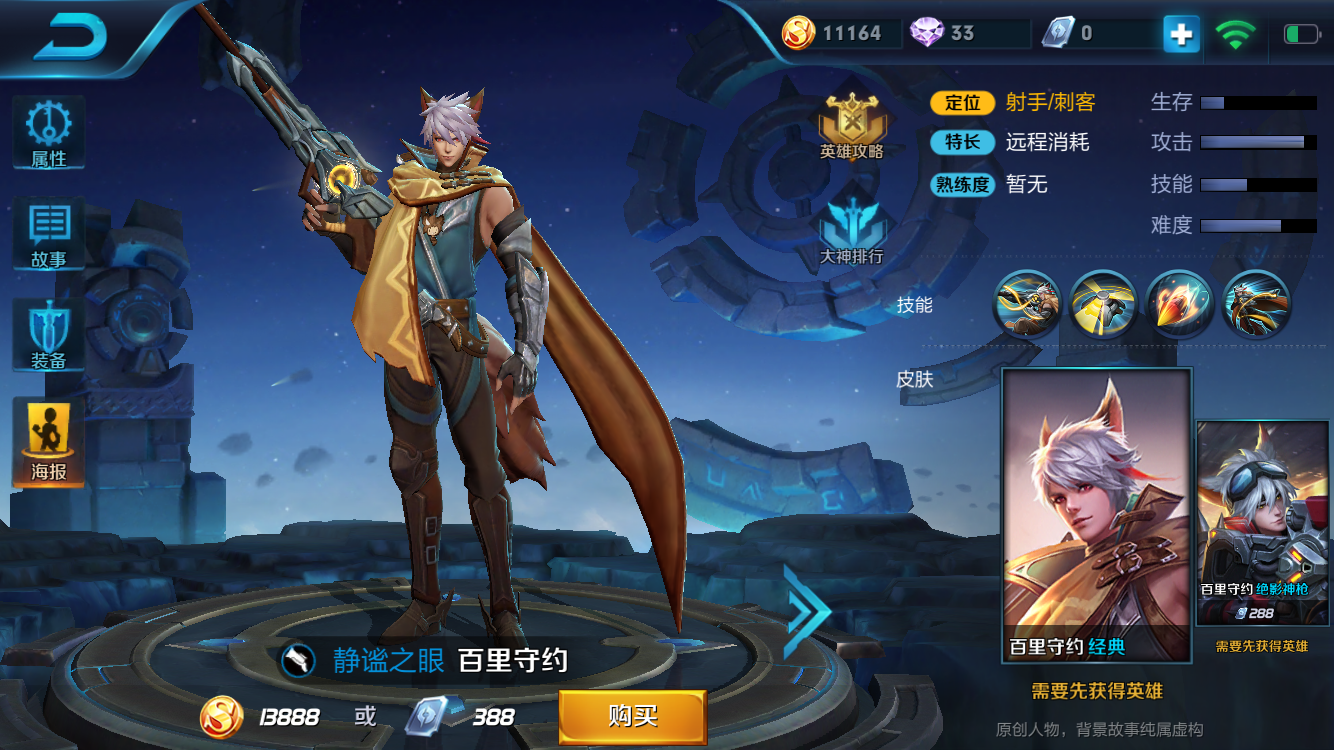
Task: Click the blue plus add-currency button
Action: click(1181, 34)
